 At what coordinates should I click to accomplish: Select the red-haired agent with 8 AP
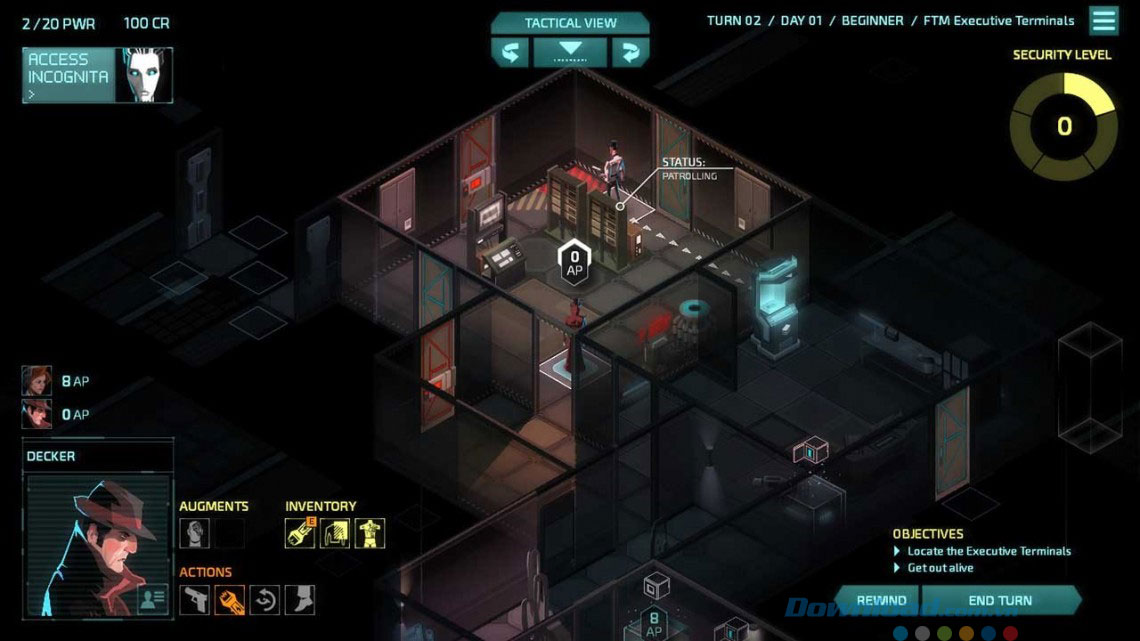click(x=37, y=381)
